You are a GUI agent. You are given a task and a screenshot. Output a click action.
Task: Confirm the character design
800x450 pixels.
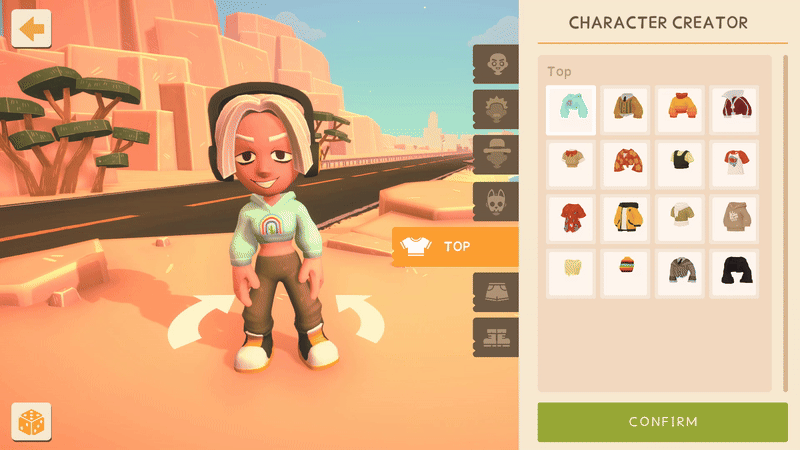pyautogui.click(x=663, y=421)
